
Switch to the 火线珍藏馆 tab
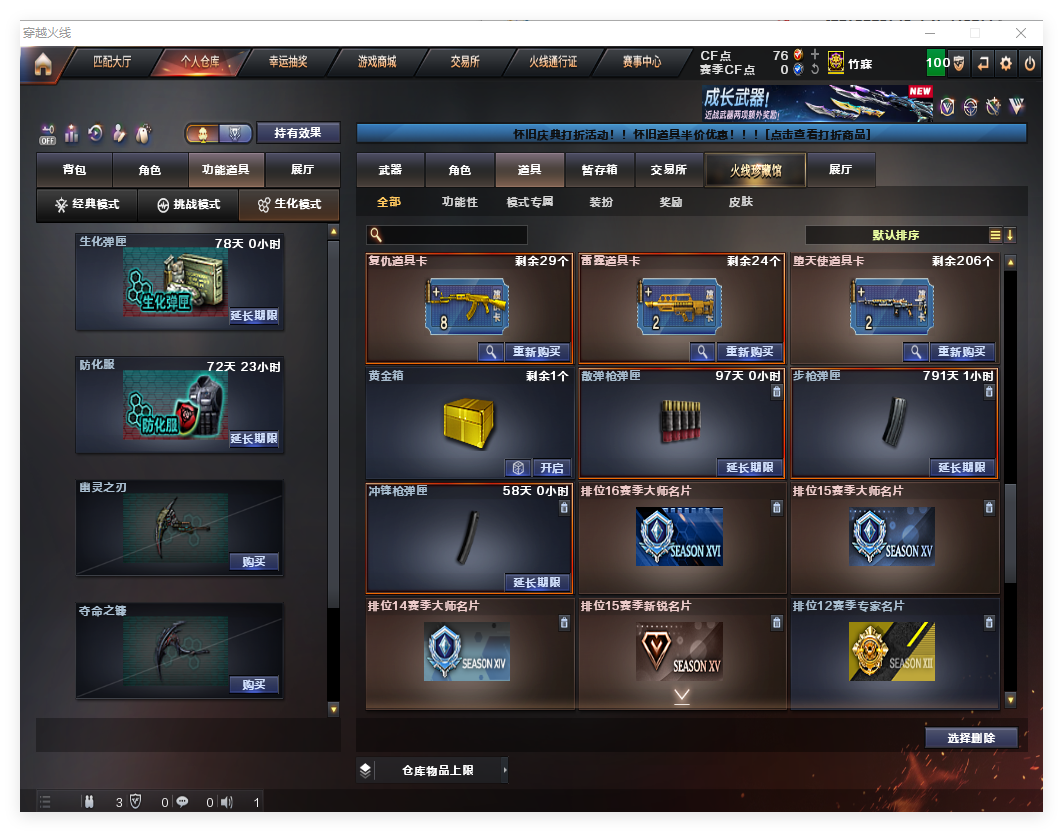pos(755,170)
